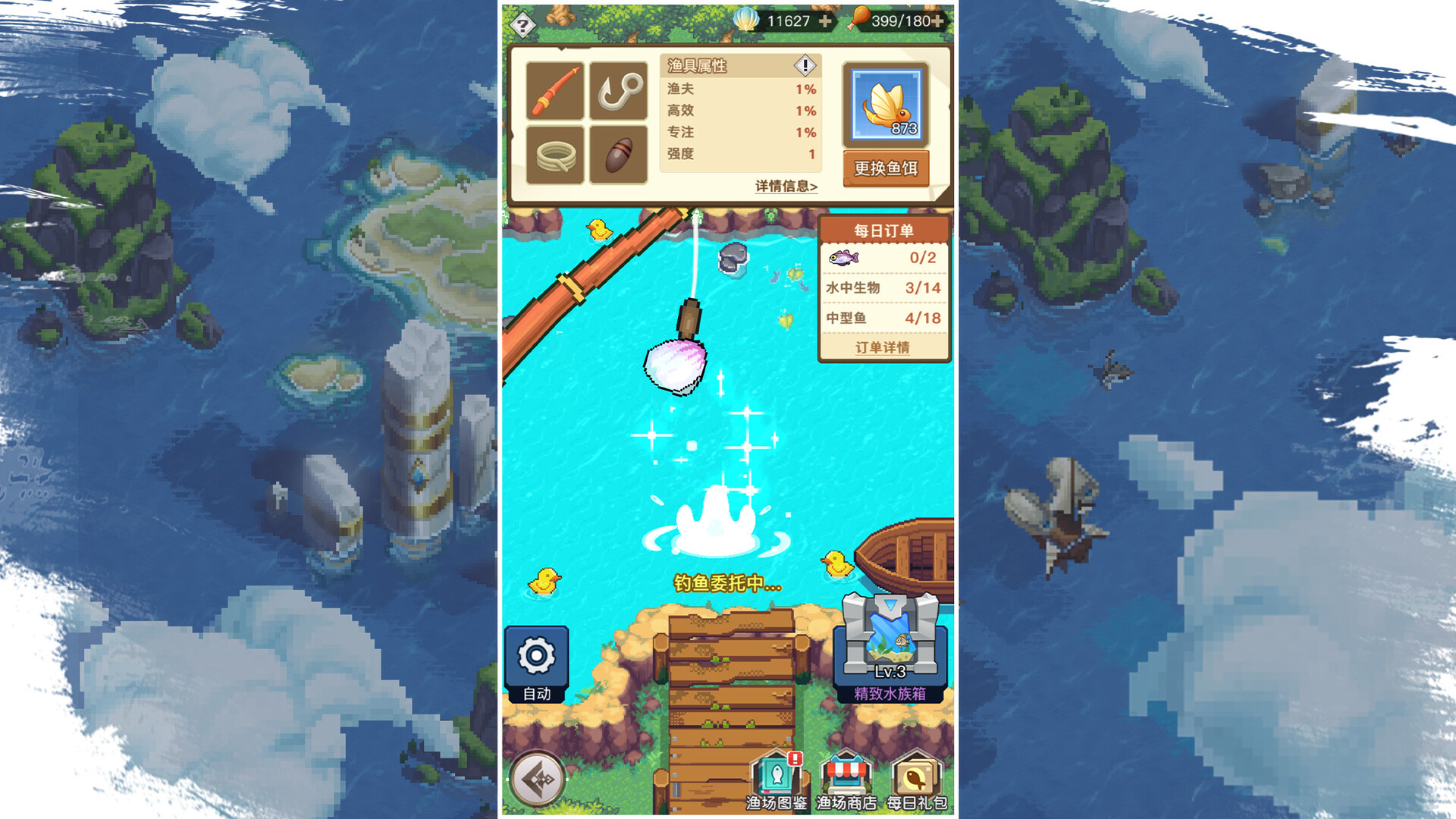Click the help question mark icon
This screenshot has width=1456, height=819.
click(522, 25)
